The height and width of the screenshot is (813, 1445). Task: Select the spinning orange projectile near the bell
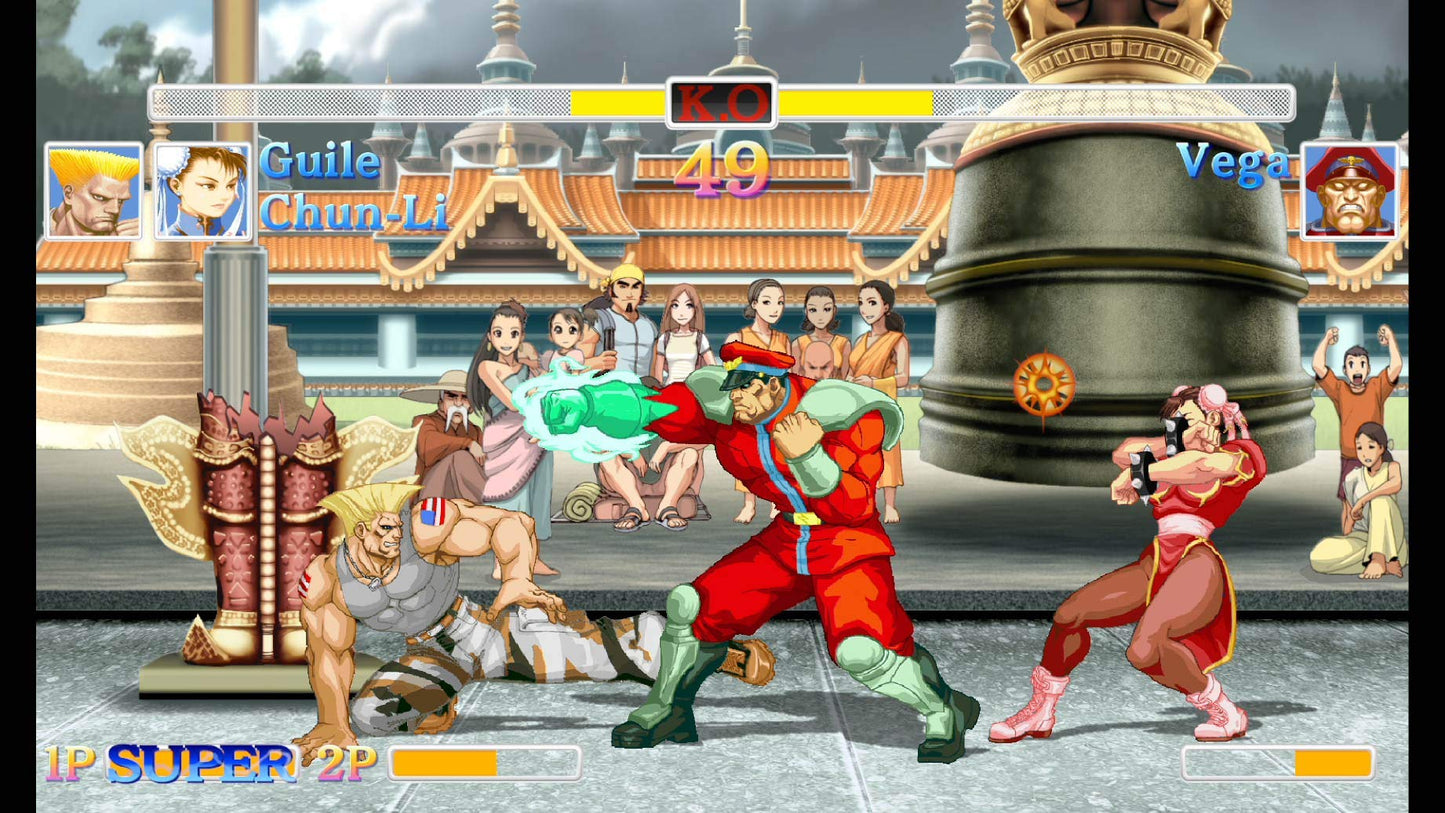pyautogui.click(x=1042, y=382)
